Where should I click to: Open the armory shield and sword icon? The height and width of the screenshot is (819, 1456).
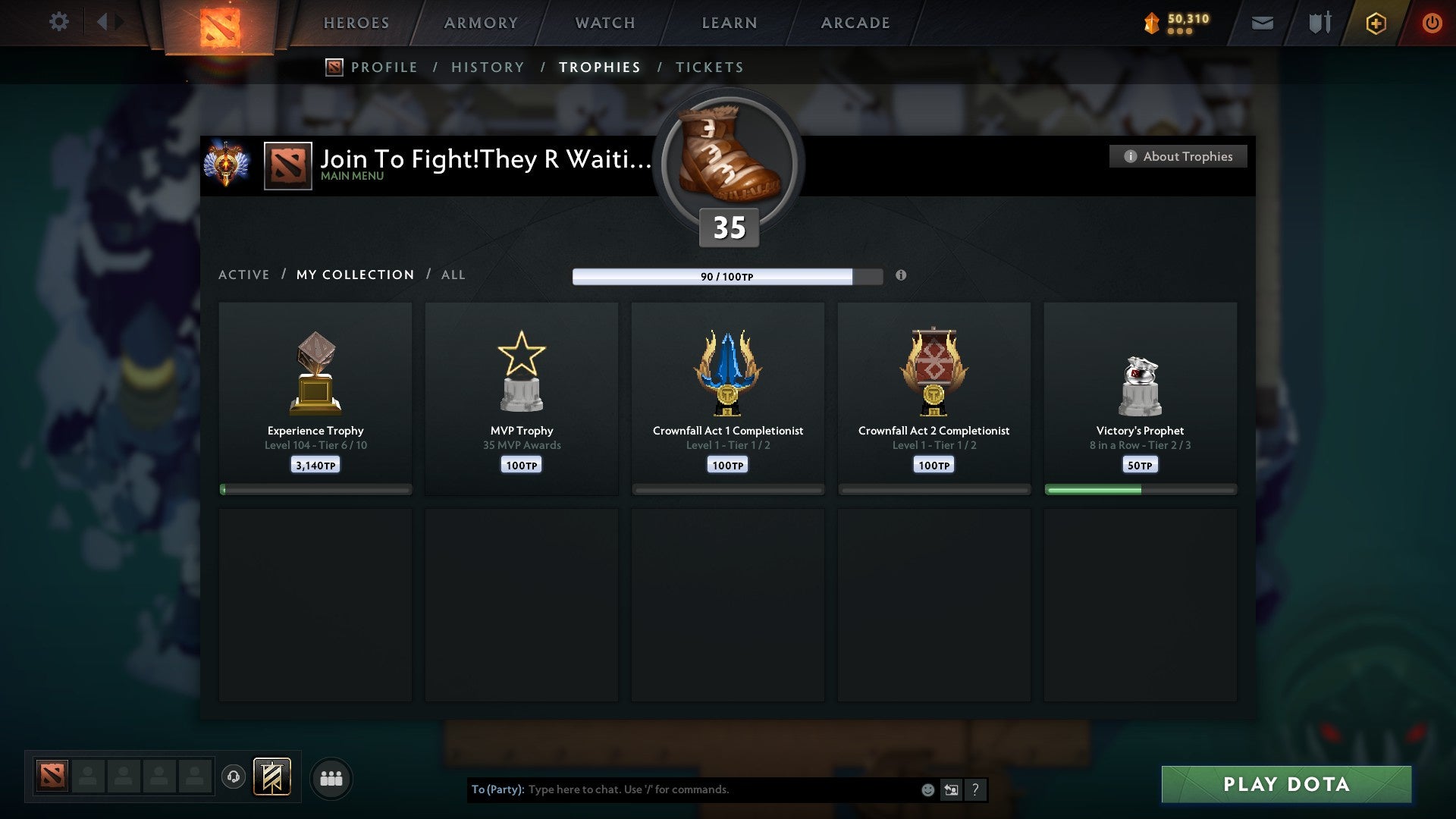coord(1319,23)
